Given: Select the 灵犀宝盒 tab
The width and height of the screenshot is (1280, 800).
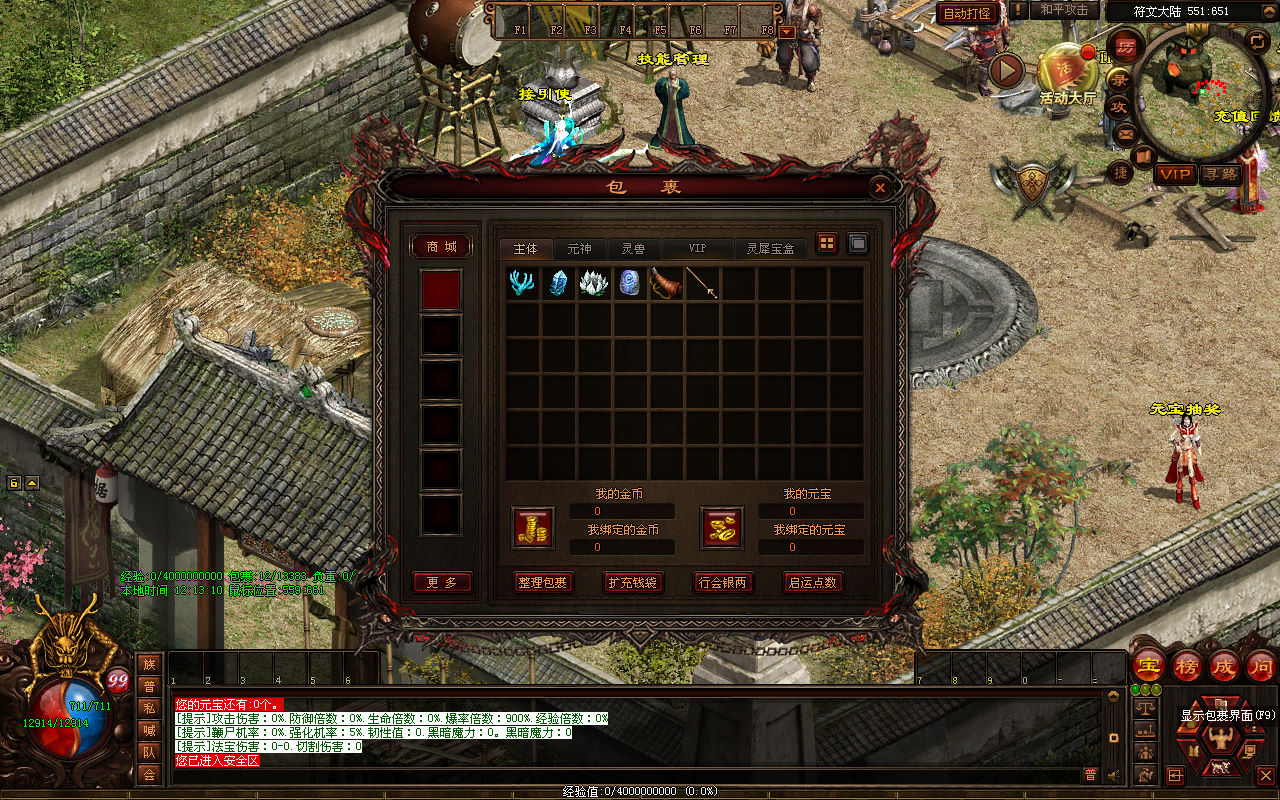Looking at the screenshot, I should point(770,249).
